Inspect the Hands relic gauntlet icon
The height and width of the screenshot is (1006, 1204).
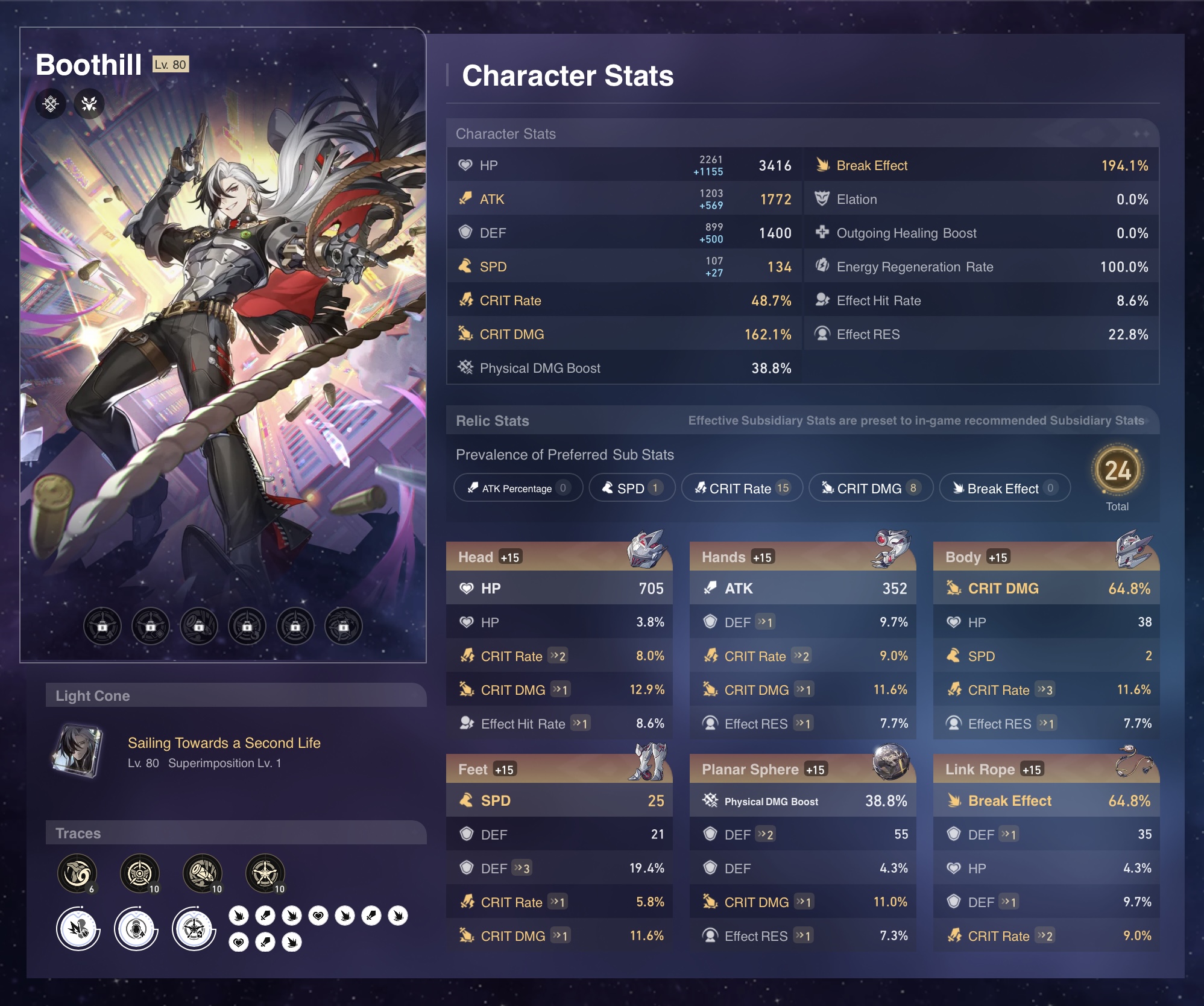click(890, 548)
